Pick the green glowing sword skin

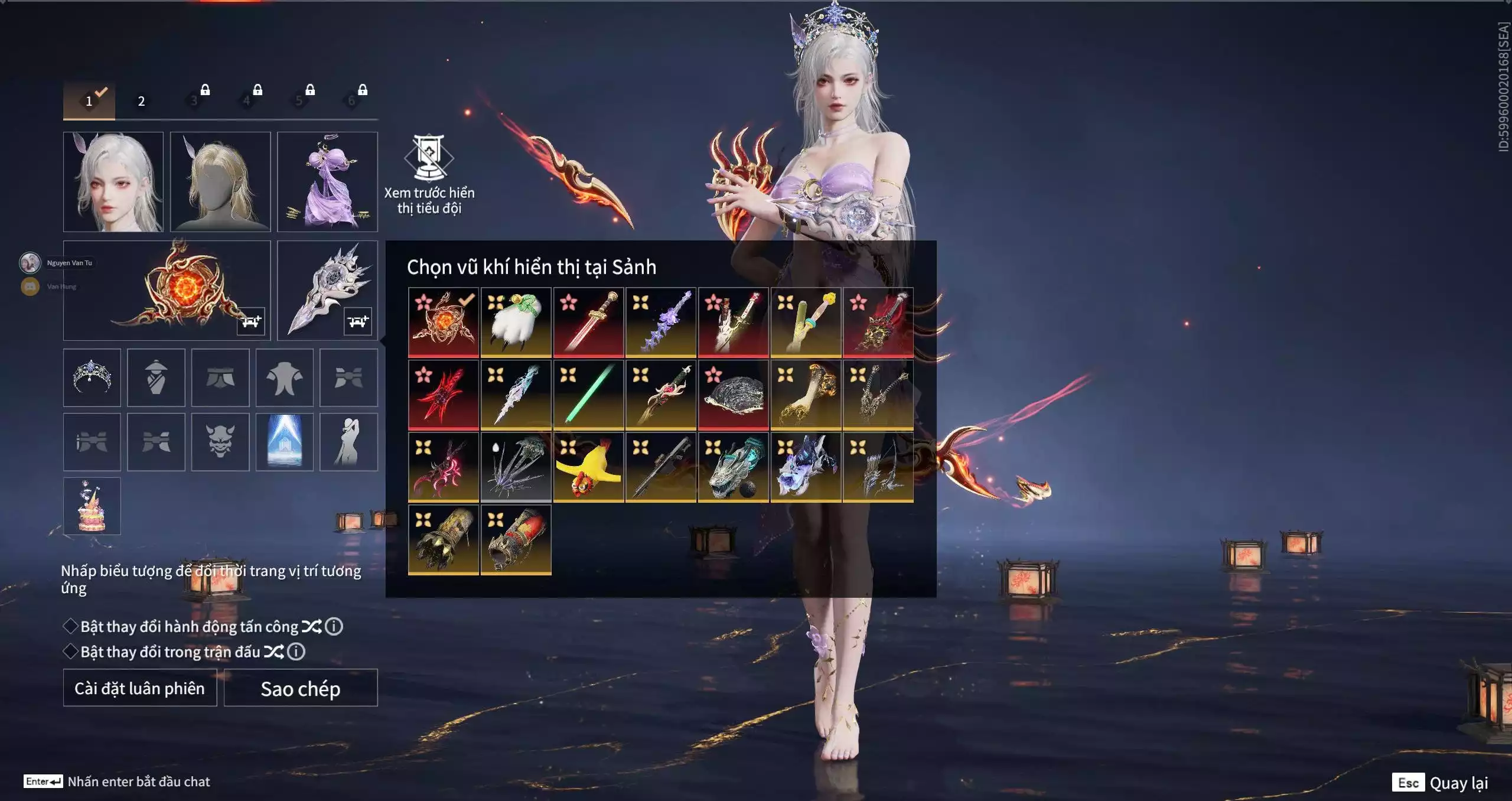(x=588, y=395)
